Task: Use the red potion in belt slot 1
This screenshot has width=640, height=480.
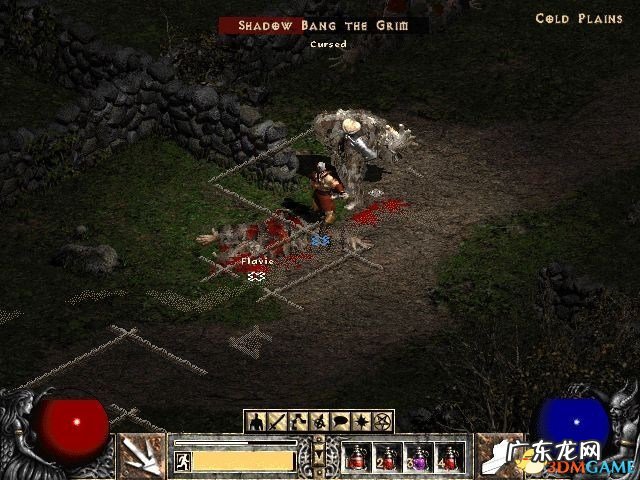Action: click(357, 457)
